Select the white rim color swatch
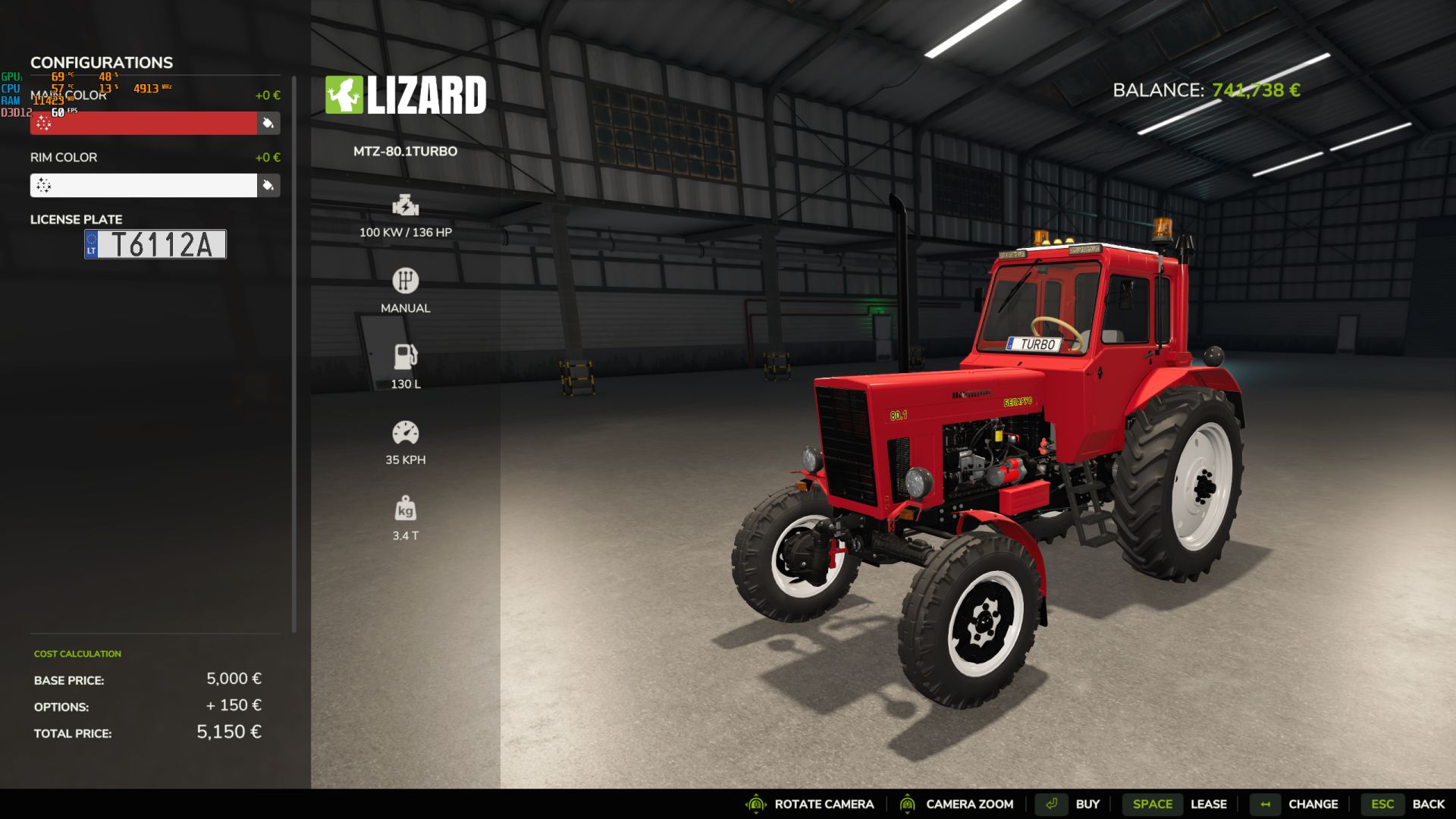The width and height of the screenshot is (1456, 819). 143,185
